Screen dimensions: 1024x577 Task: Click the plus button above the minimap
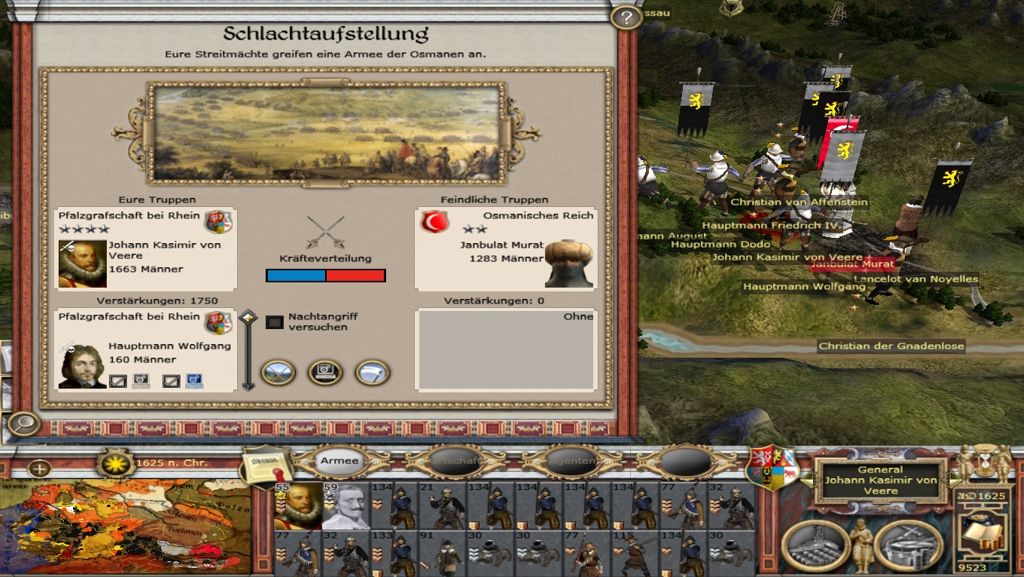coord(39,467)
